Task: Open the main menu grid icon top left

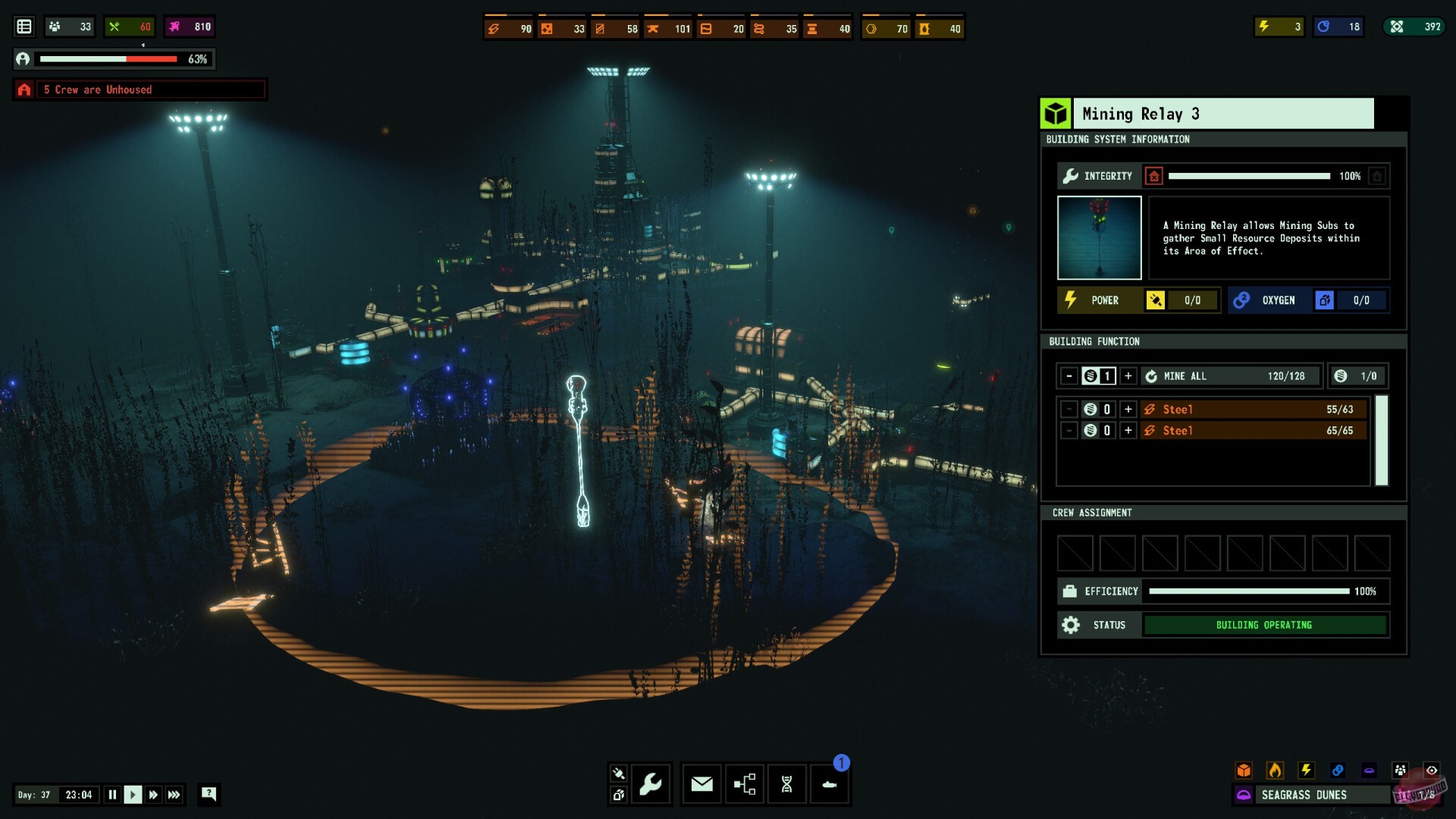Action: [x=24, y=26]
